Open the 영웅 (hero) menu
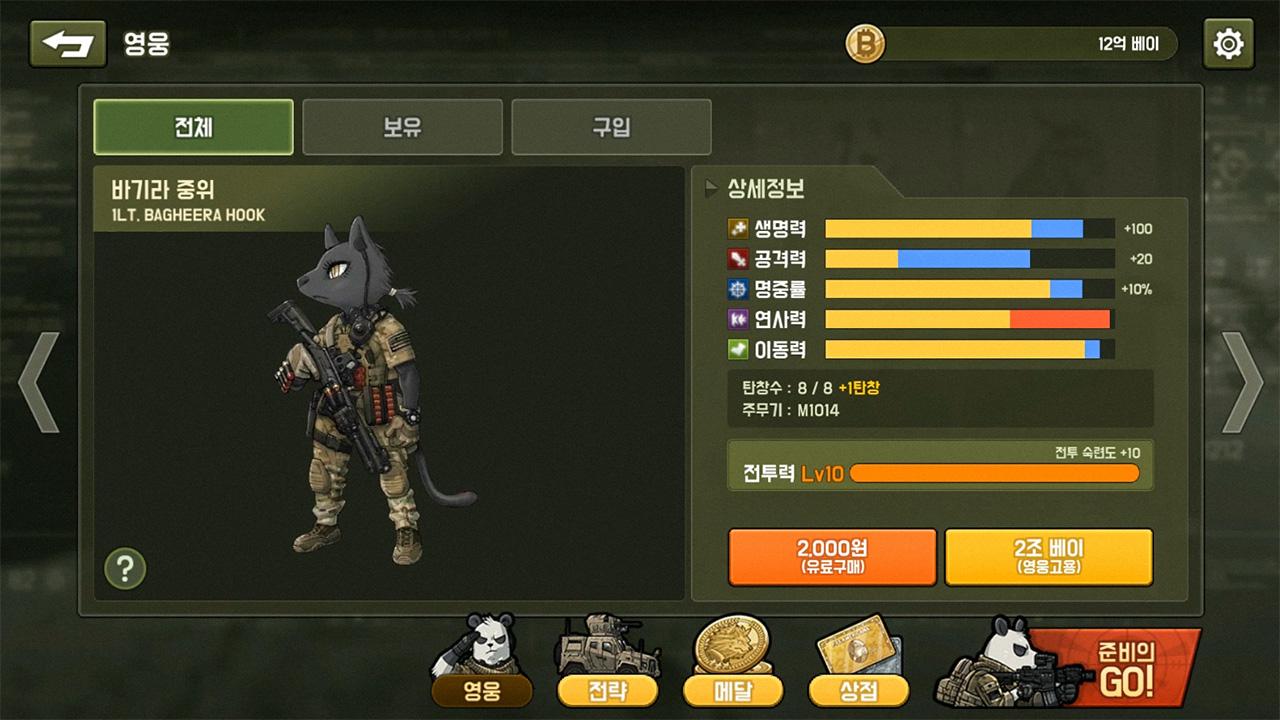The width and height of the screenshot is (1280, 720). [481, 688]
